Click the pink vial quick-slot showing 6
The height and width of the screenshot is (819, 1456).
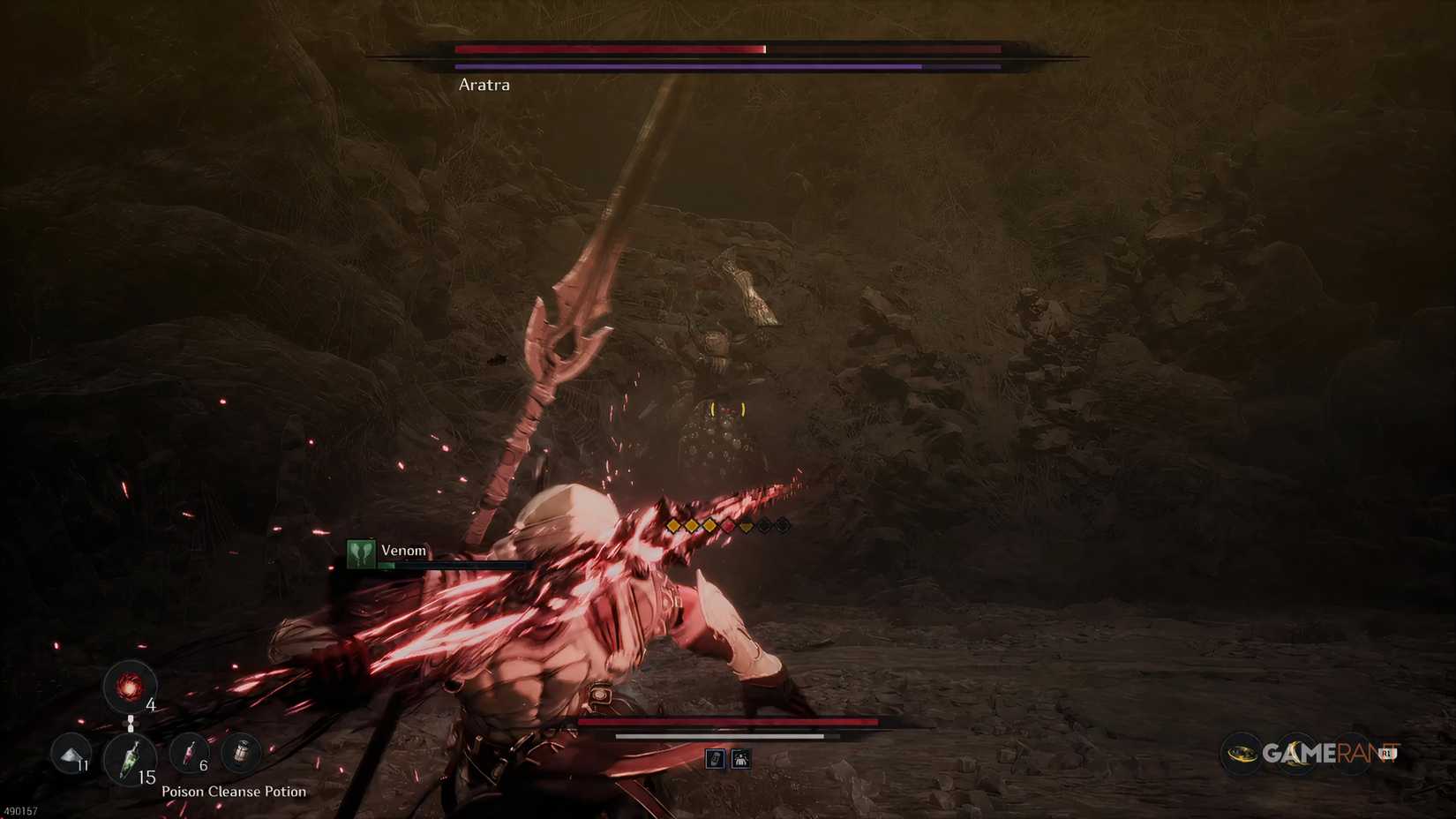[189, 753]
